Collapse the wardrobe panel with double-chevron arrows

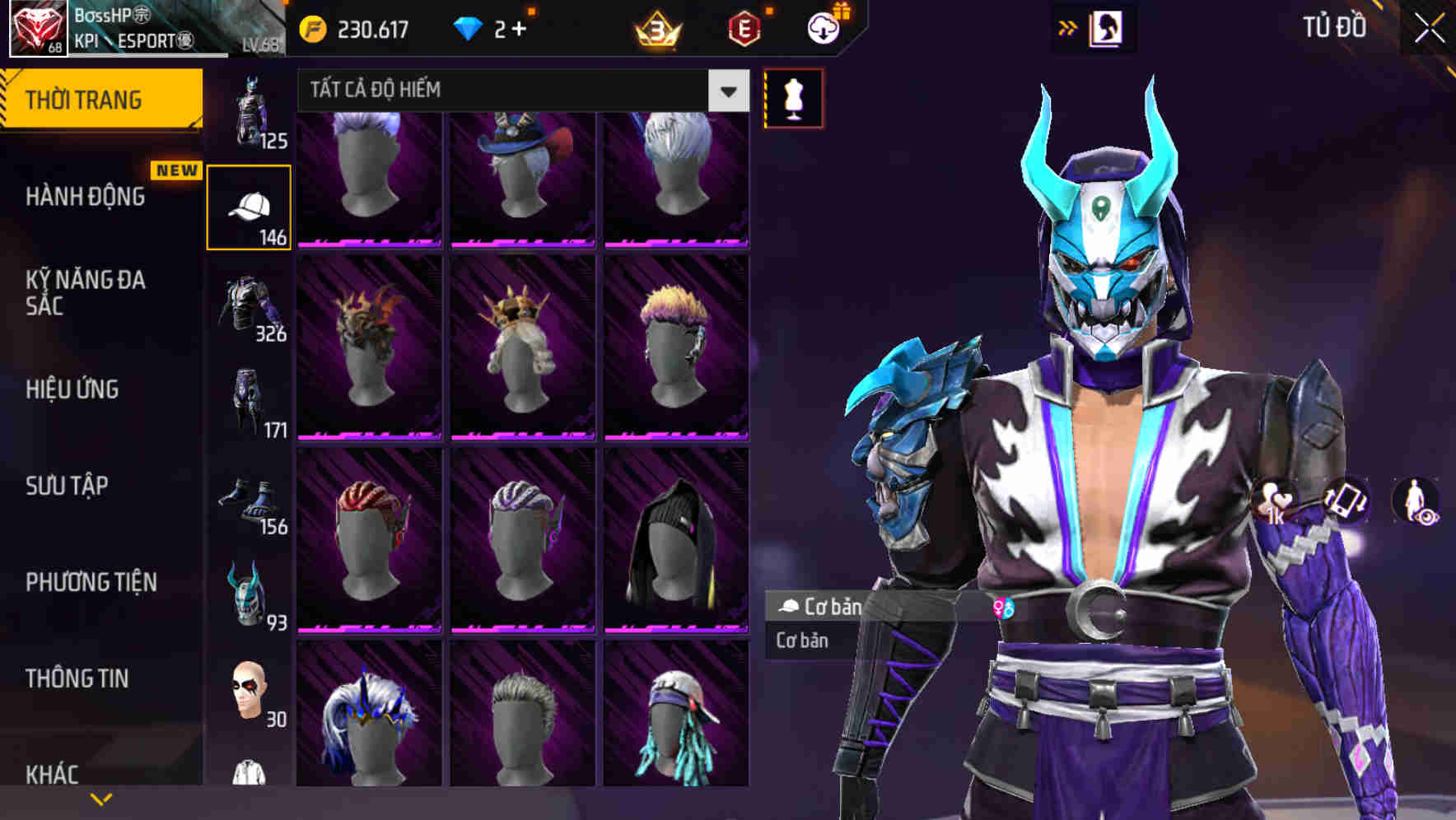coord(1068,26)
